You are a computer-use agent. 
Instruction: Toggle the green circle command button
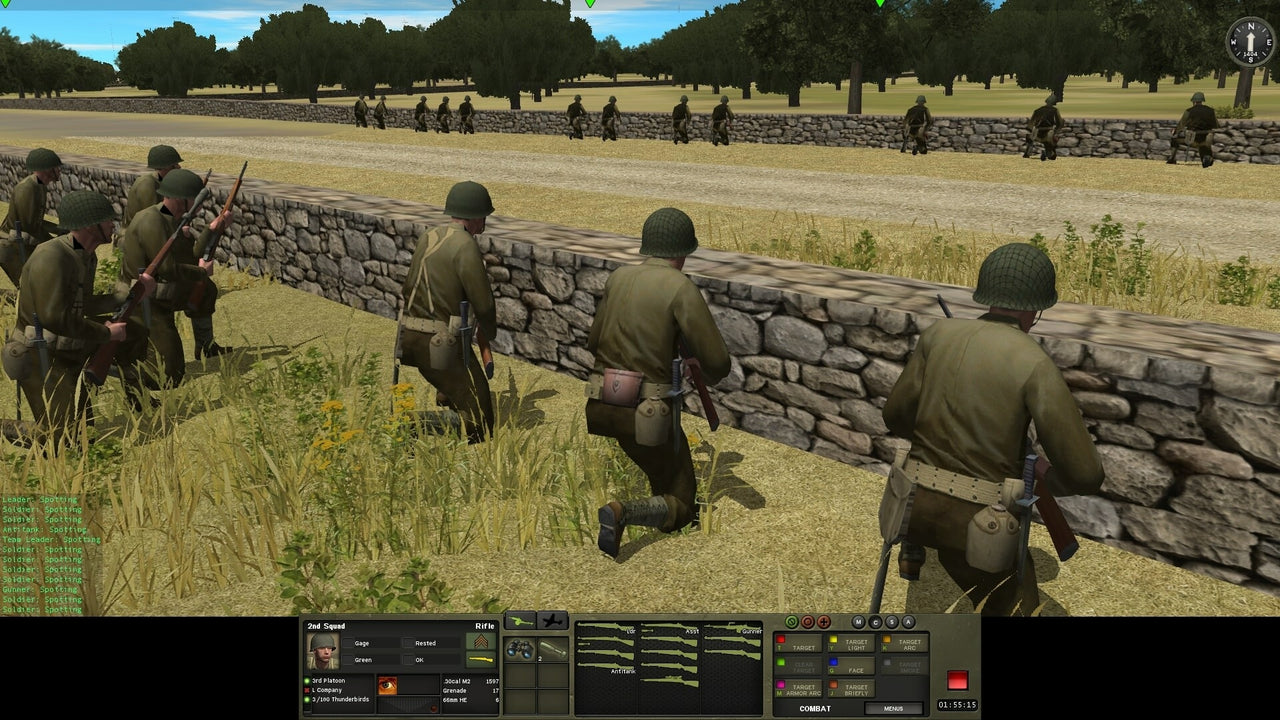click(792, 621)
